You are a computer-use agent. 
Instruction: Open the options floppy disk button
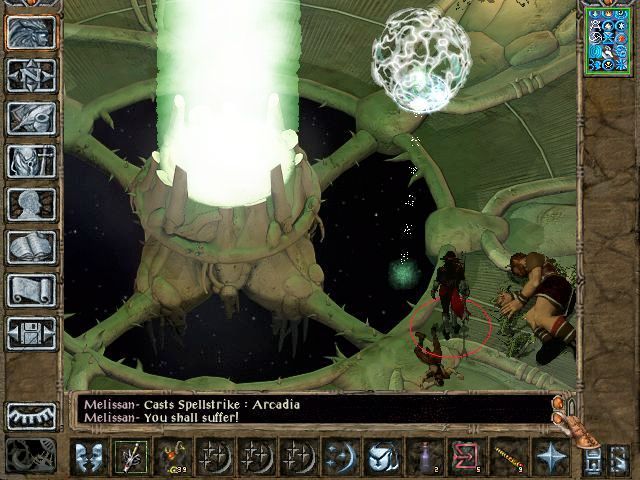(32, 332)
